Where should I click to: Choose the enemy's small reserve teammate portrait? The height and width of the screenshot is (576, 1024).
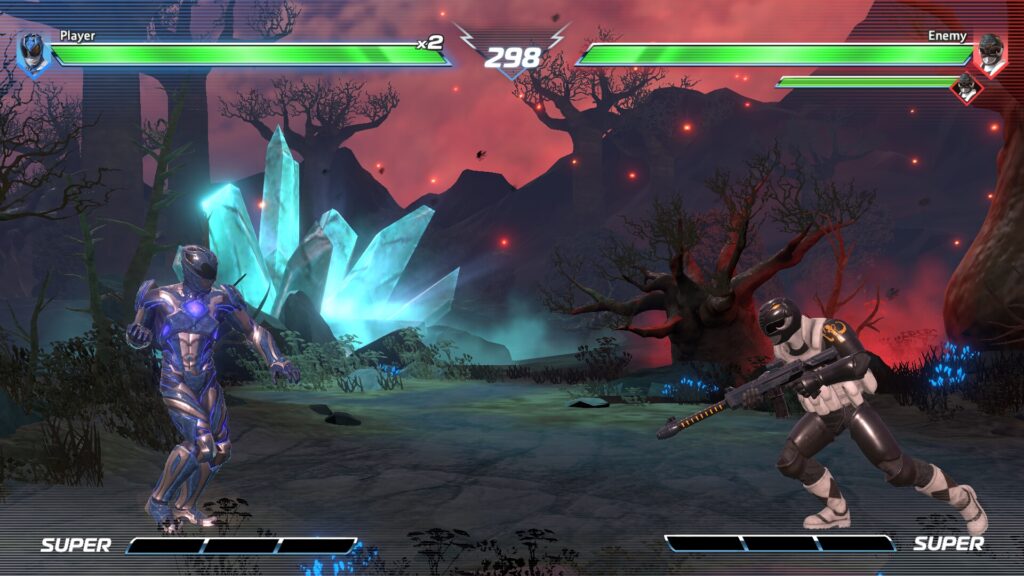point(966,88)
